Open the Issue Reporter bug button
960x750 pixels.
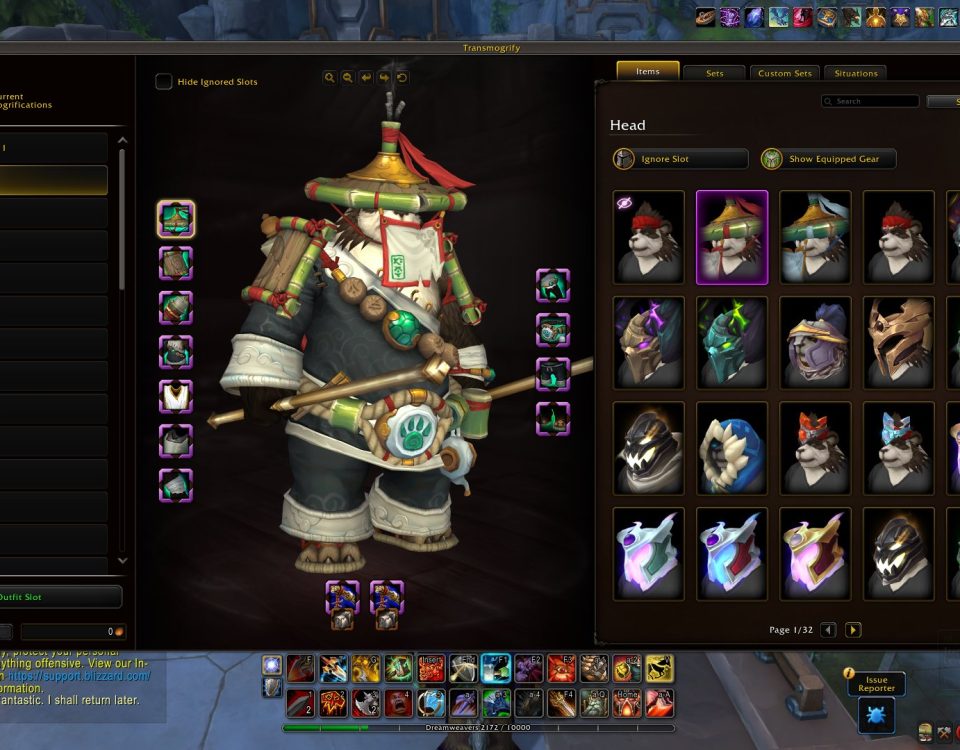[876, 715]
